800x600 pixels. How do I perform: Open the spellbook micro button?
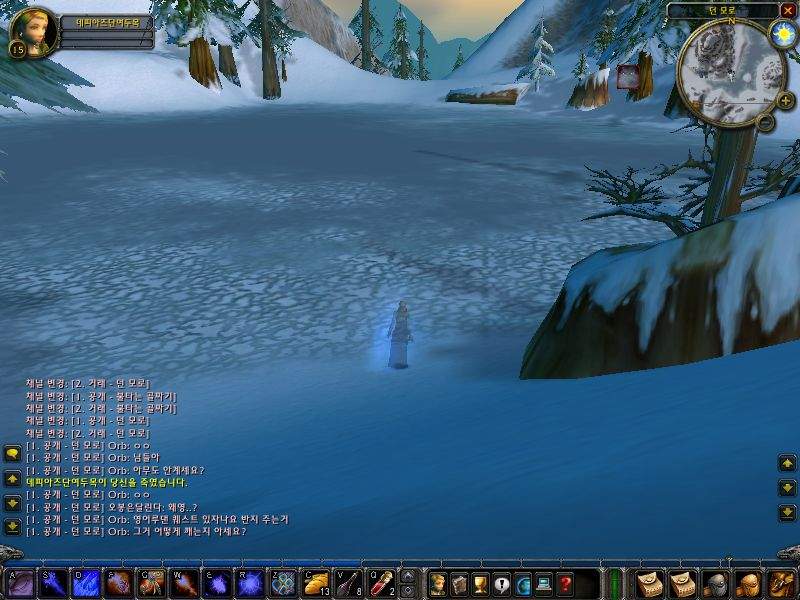click(x=459, y=583)
